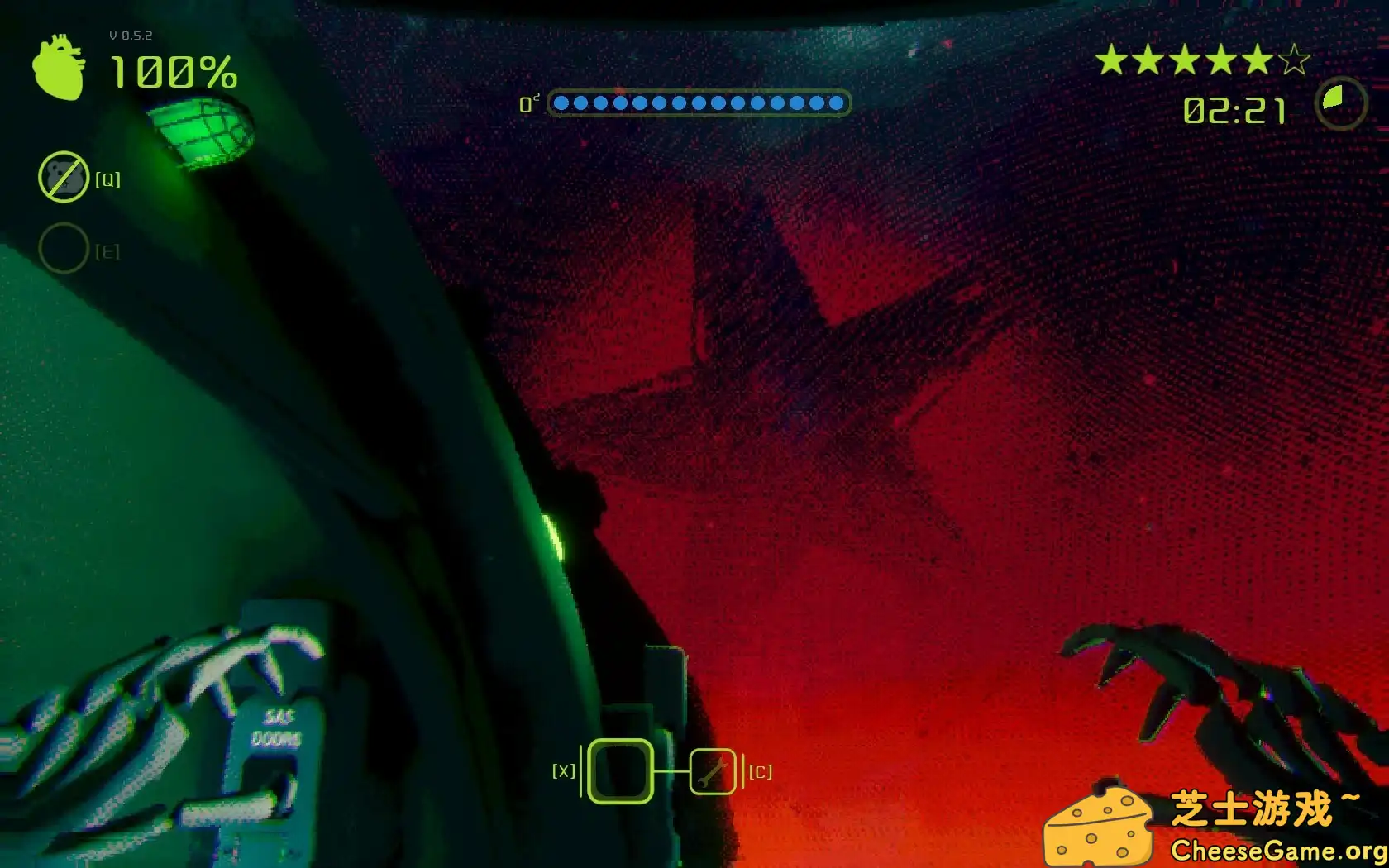The height and width of the screenshot is (868, 1389).
Task: Select the crossed-out creature ability icon
Action: [64, 177]
